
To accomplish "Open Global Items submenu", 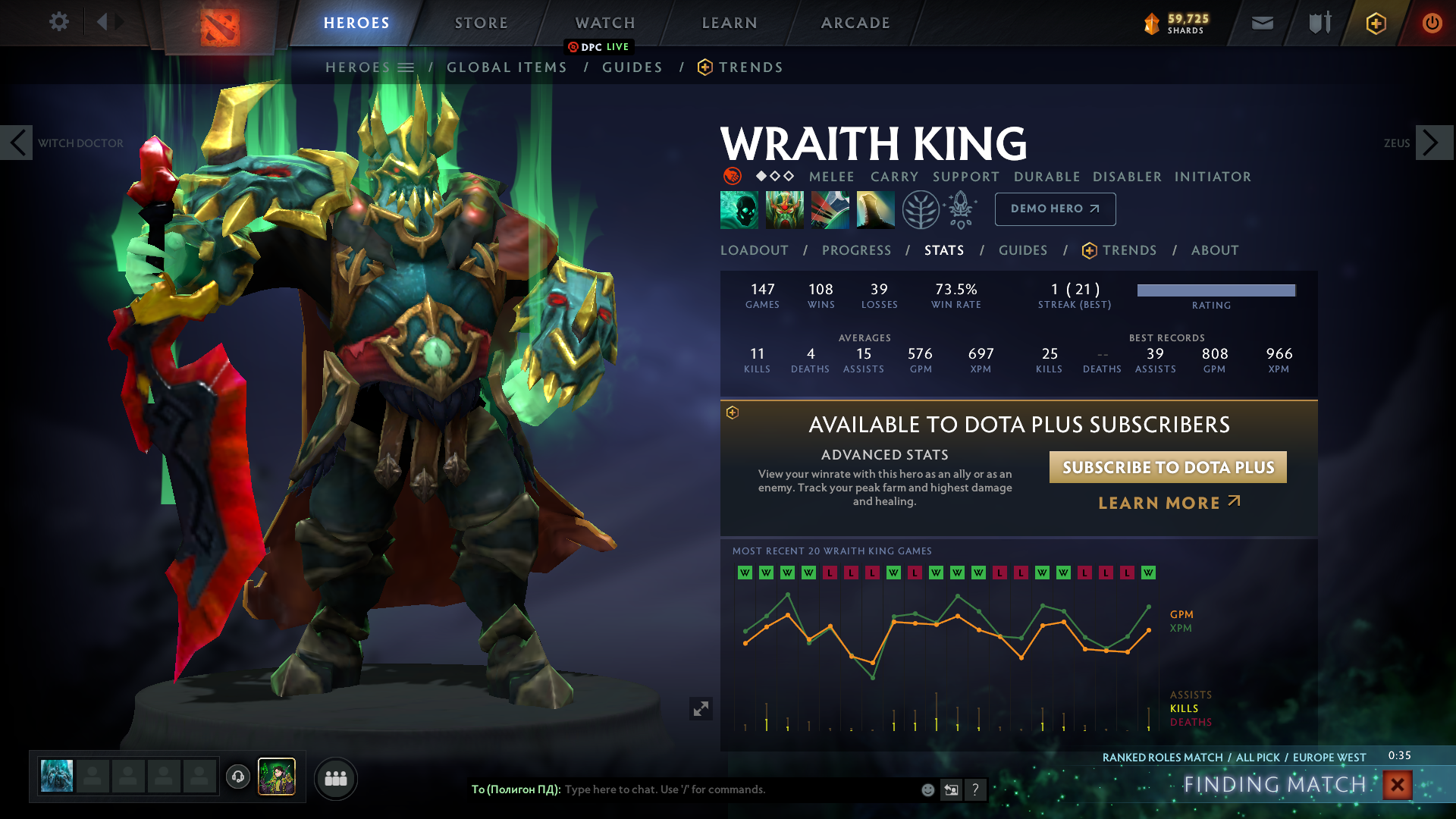I will (x=507, y=67).
